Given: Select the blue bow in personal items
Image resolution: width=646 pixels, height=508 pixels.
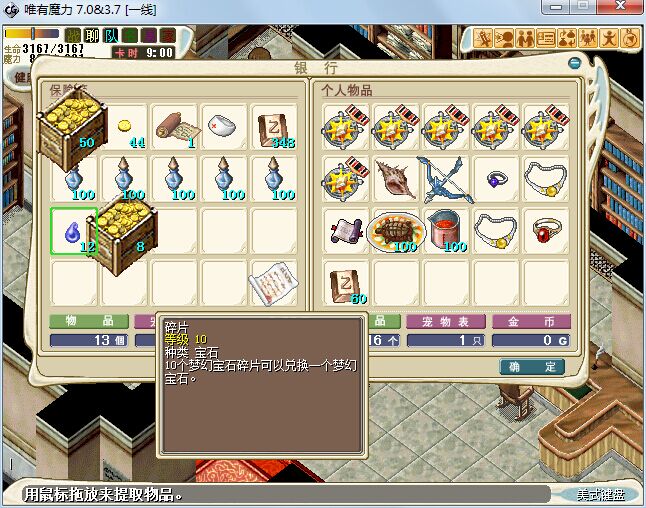Looking at the screenshot, I should click(x=446, y=178).
